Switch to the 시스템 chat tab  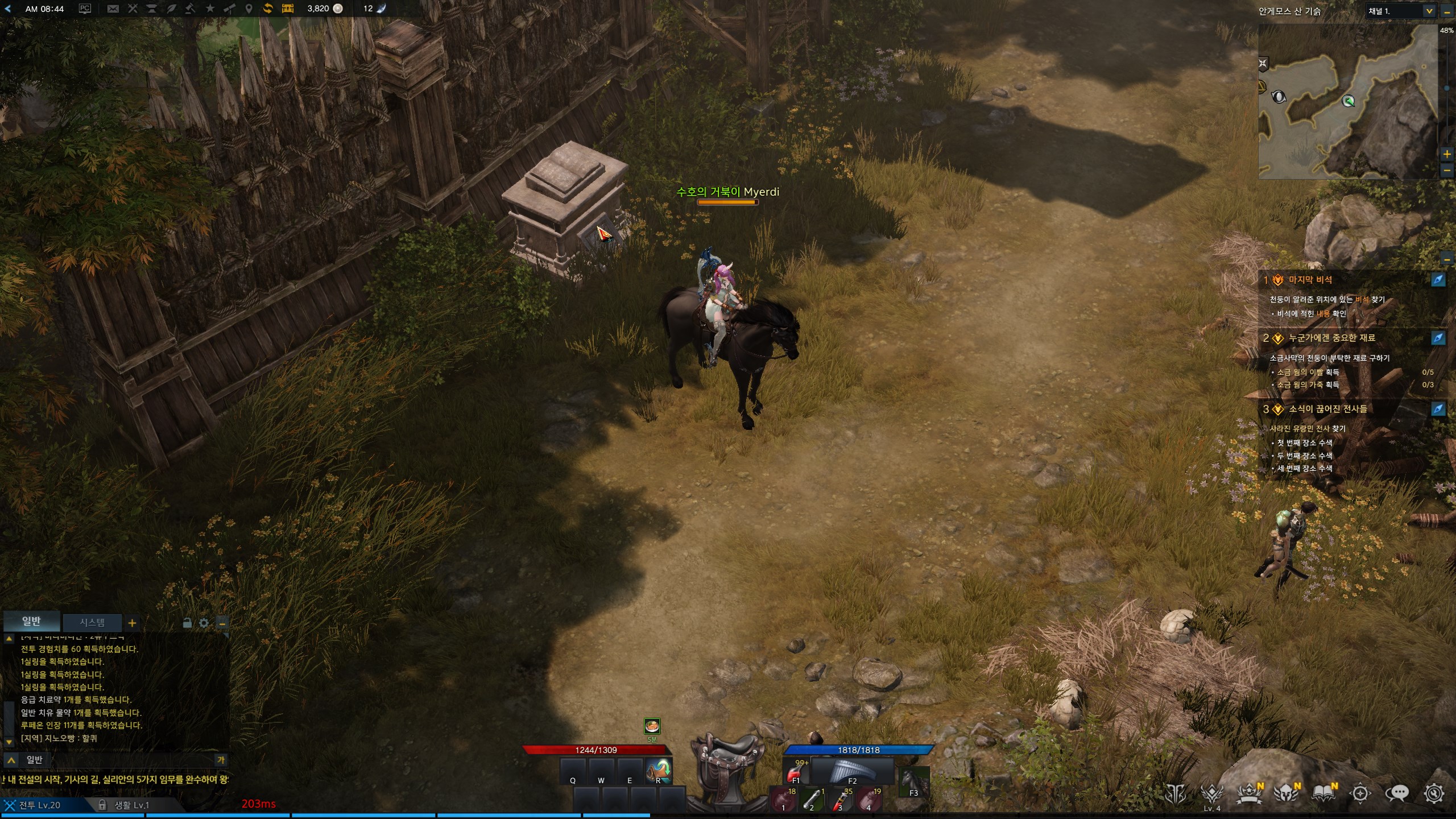(92, 622)
